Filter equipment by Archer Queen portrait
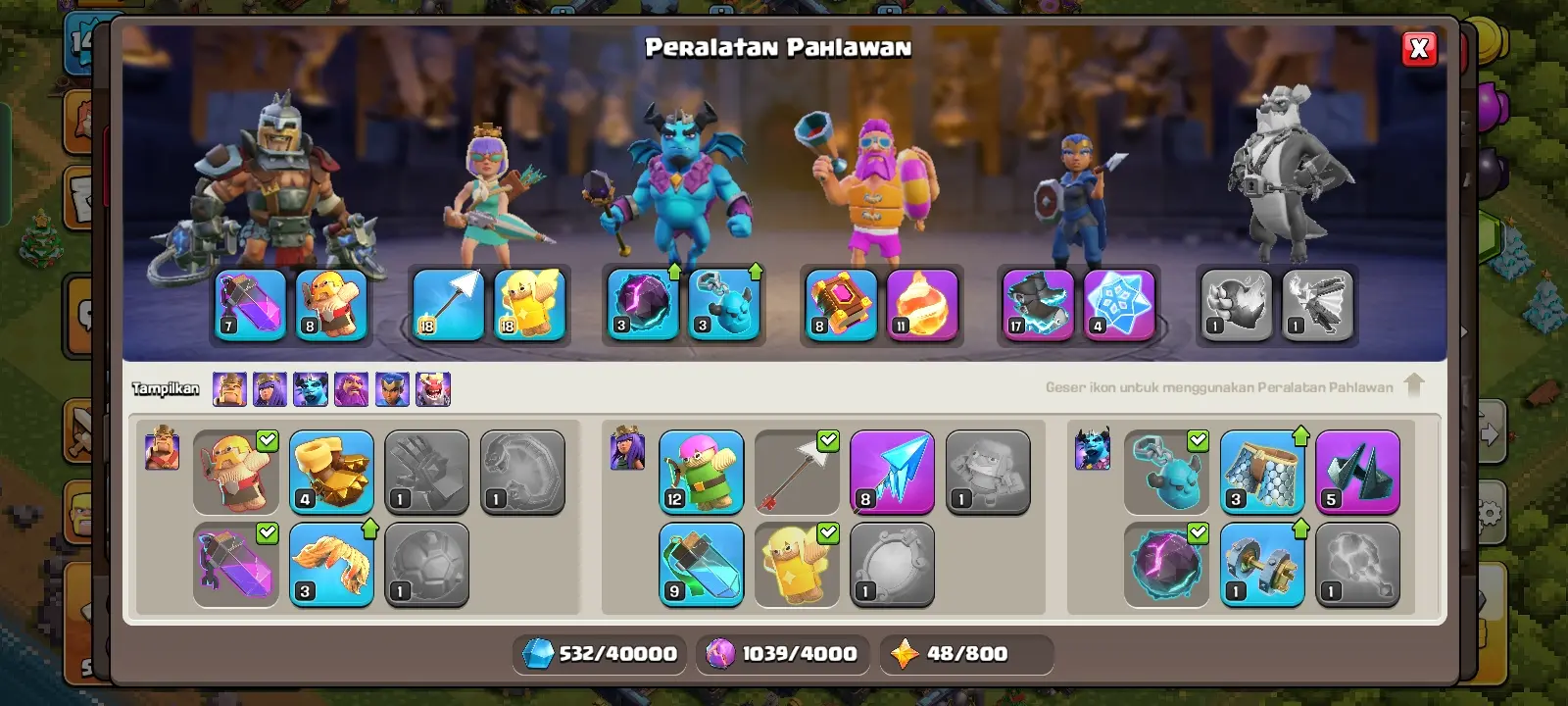Viewport: 1568px width, 706px height. coord(269,389)
